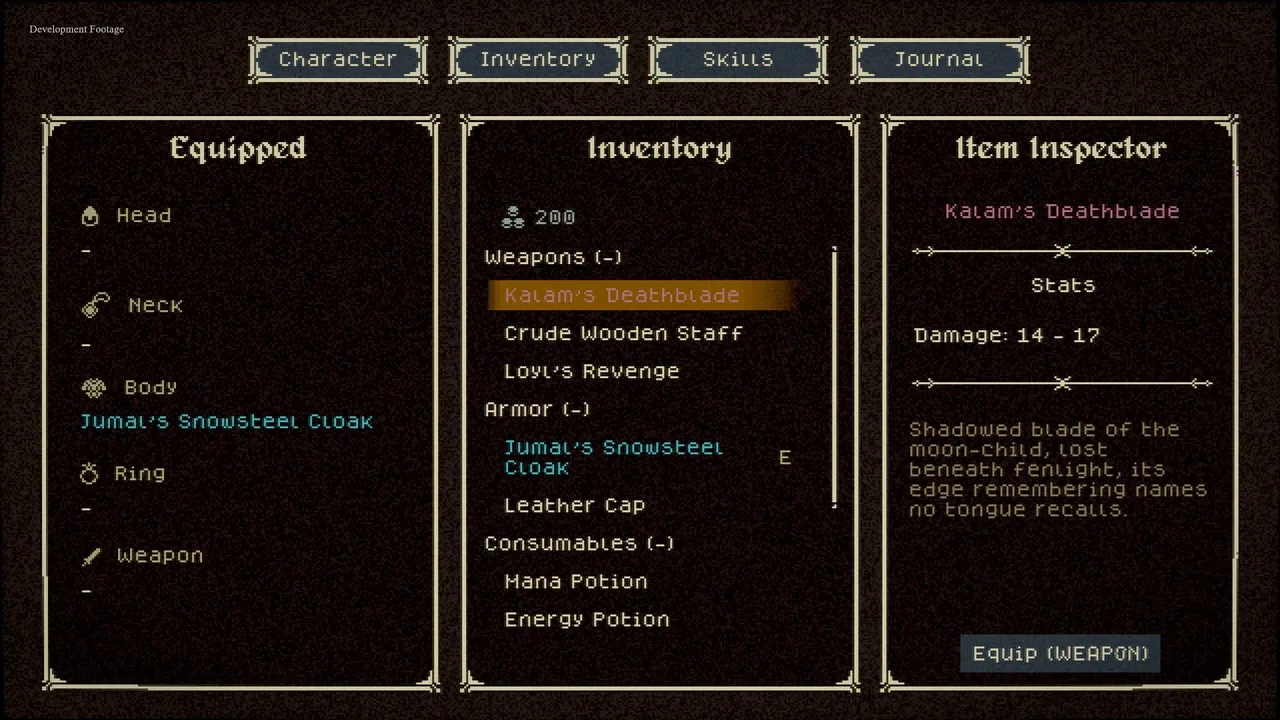This screenshot has height=720, width=1280.
Task: Select the equipped Body slot cloak
Action: point(226,422)
